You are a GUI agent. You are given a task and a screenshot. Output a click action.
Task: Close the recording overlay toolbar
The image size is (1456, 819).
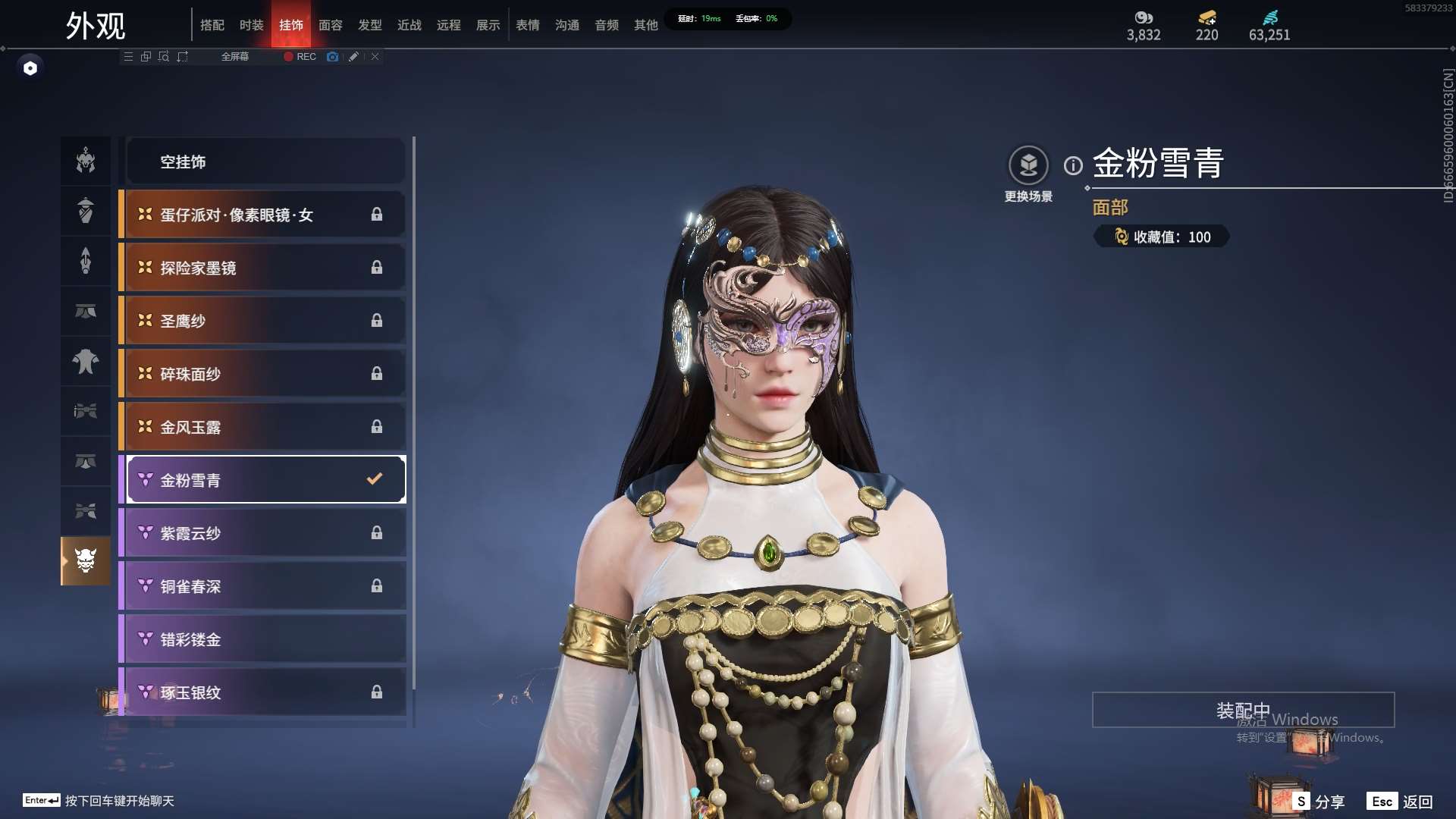tap(375, 57)
